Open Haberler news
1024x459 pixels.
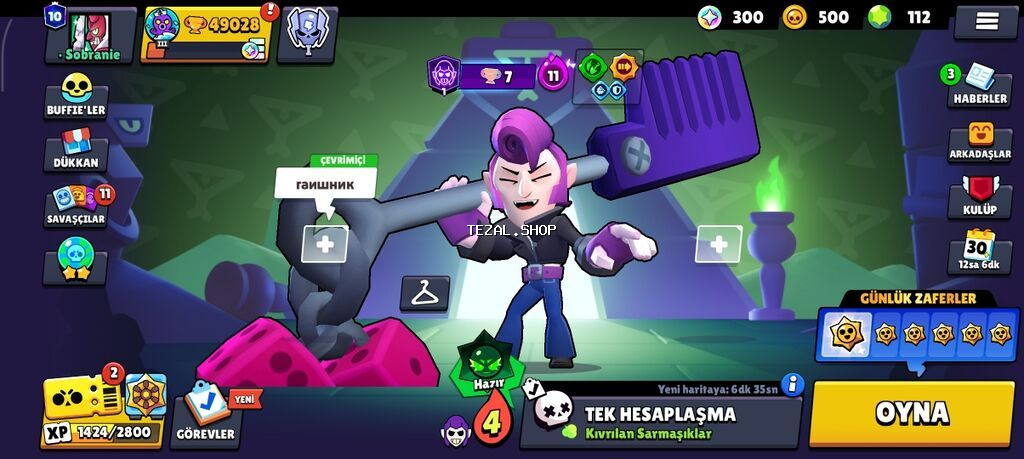(x=978, y=85)
